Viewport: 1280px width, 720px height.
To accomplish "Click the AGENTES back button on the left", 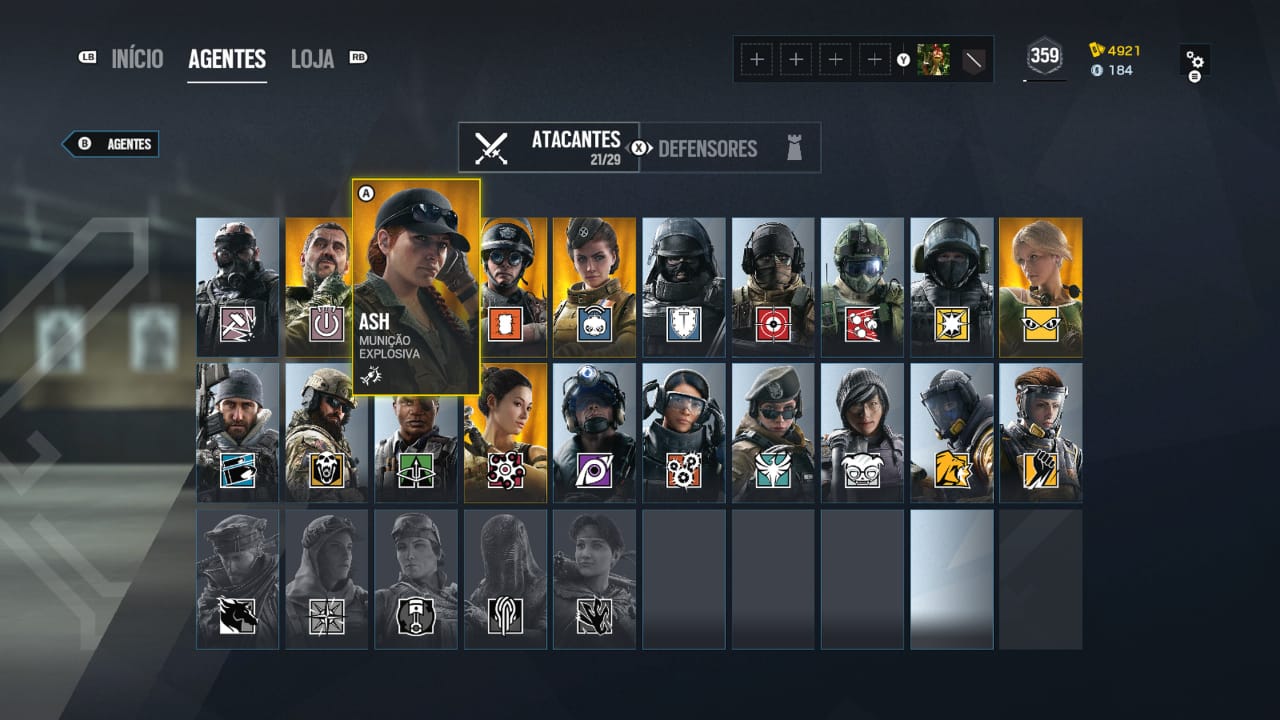I will [x=110, y=143].
